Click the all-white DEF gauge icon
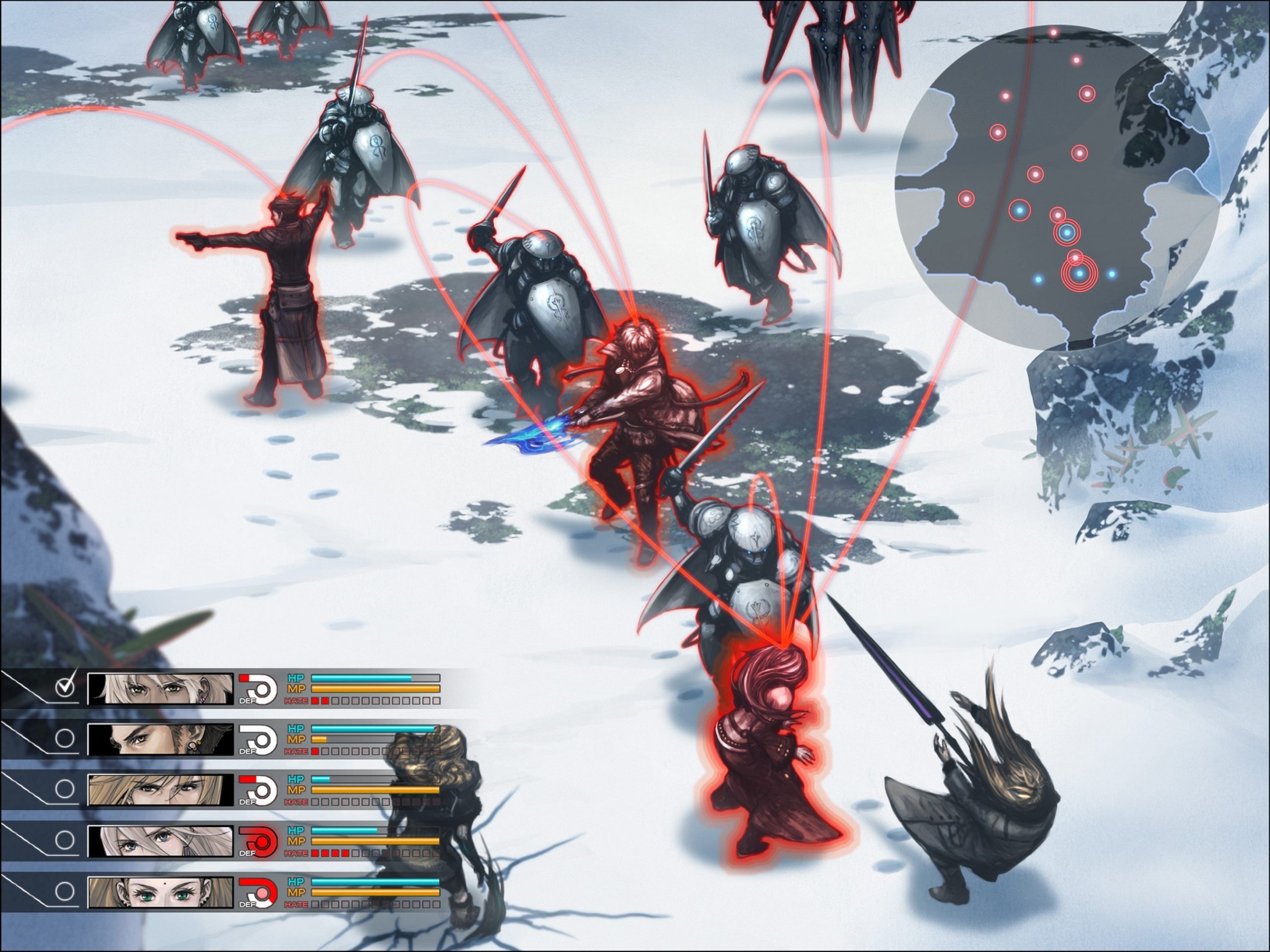The image size is (1270, 952). point(258,740)
